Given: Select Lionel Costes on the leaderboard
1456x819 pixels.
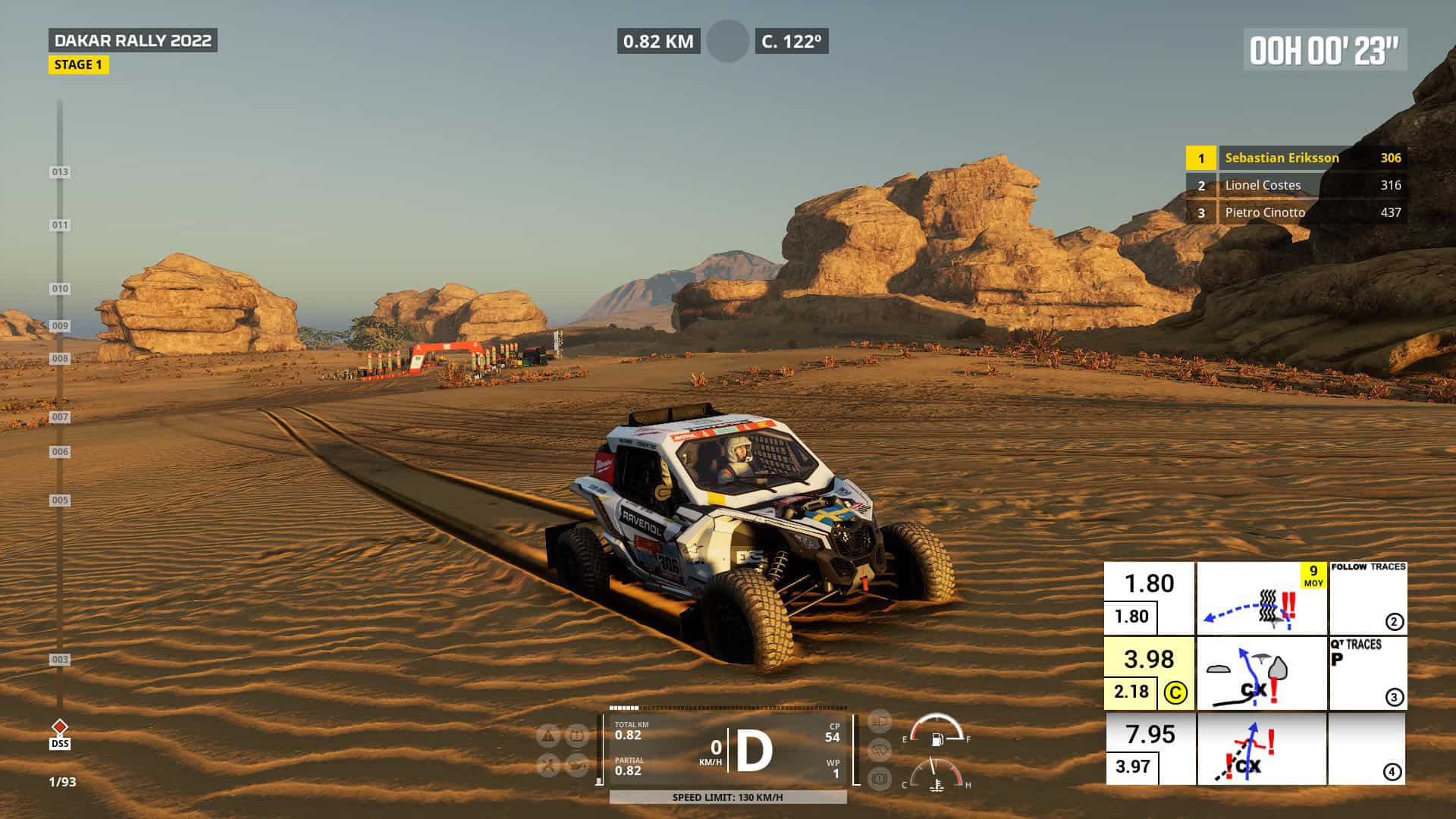Looking at the screenshot, I should [1263, 185].
